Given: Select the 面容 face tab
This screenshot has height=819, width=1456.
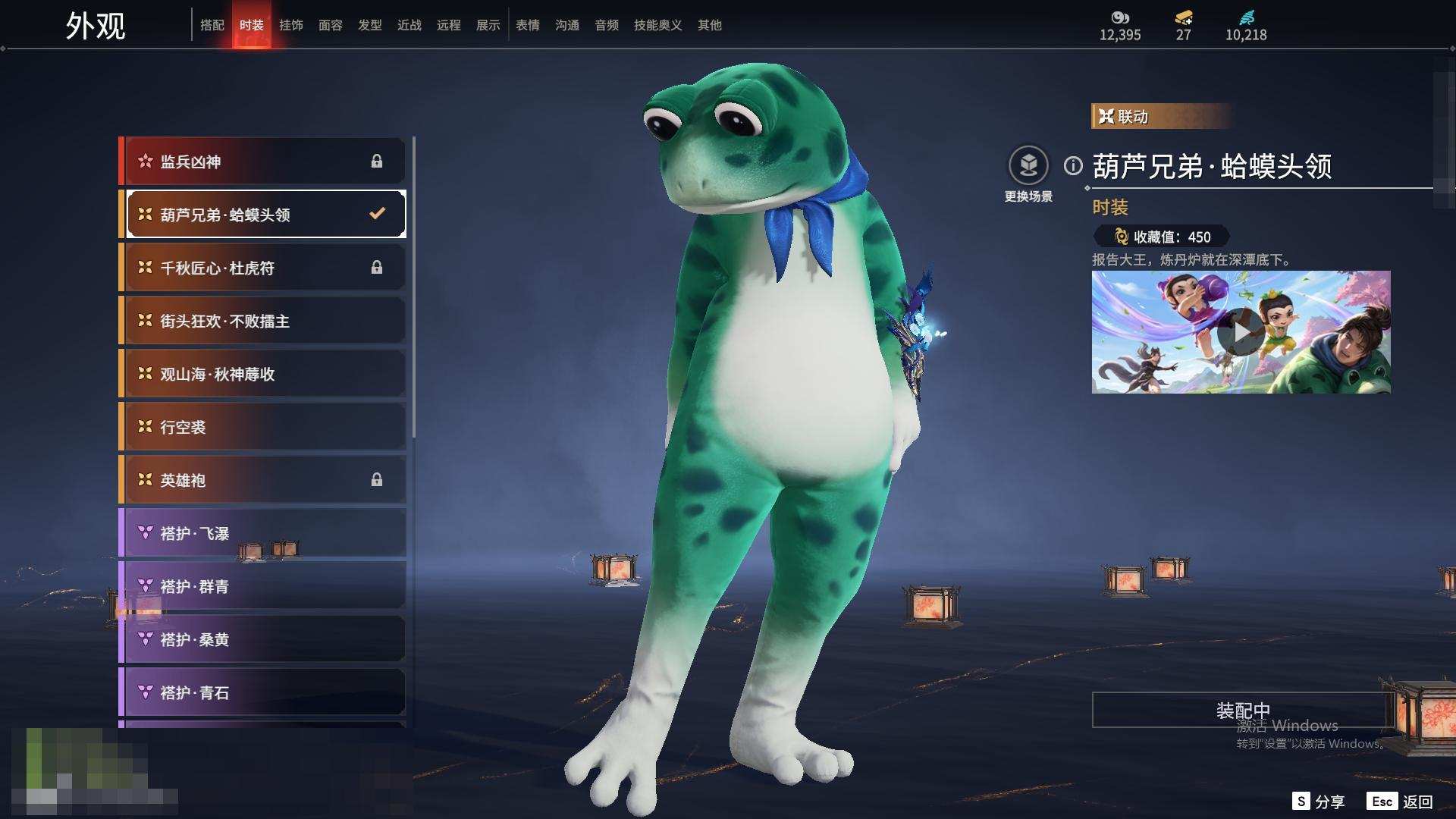Looking at the screenshot, I should [x=331, y=25].
